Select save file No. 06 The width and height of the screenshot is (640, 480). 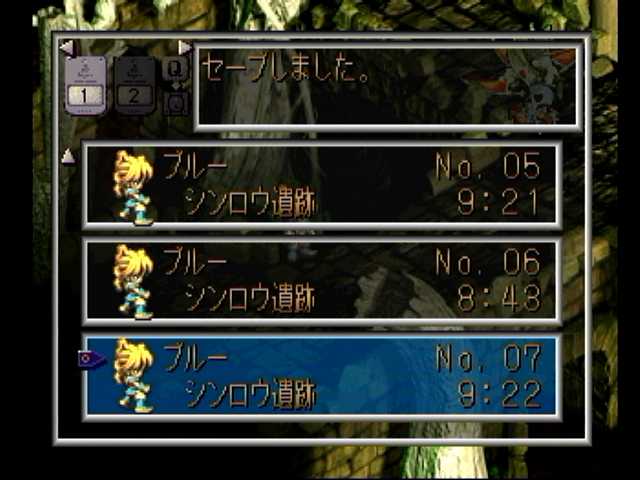point(321,280)
